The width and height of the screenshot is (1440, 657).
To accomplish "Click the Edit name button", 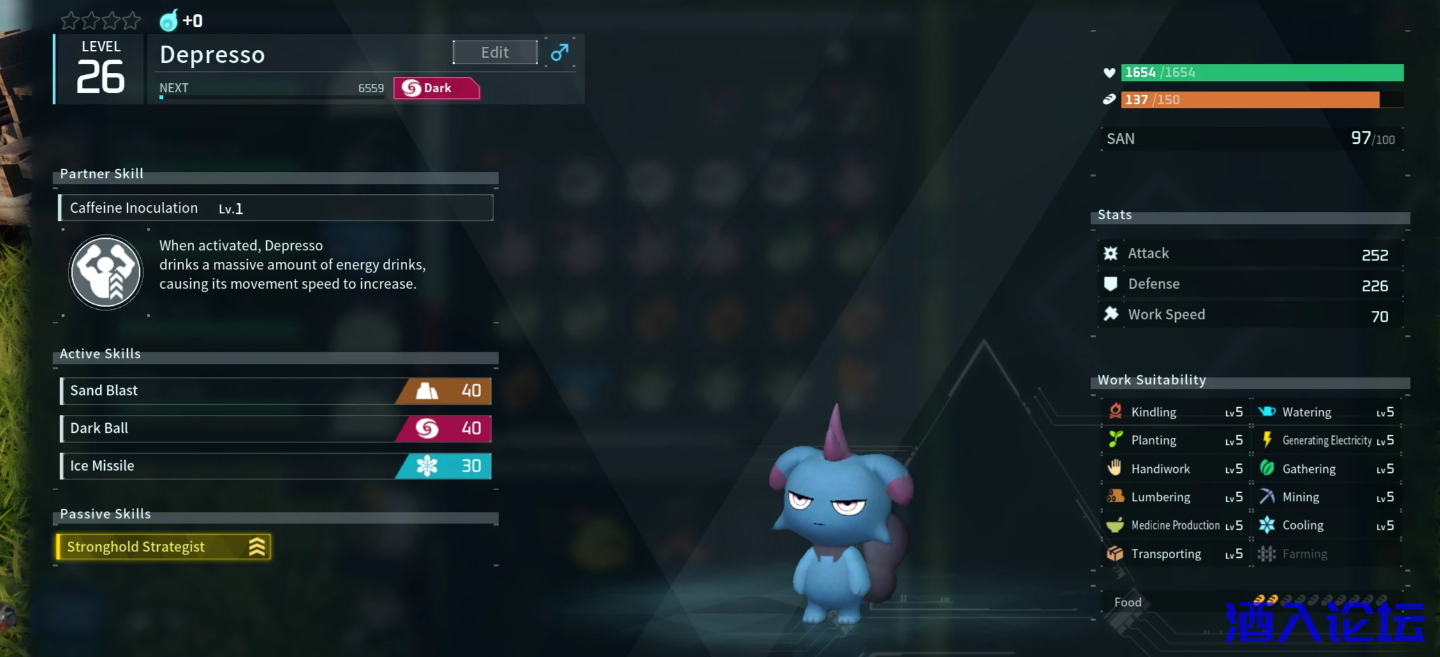I will (495, 53).
